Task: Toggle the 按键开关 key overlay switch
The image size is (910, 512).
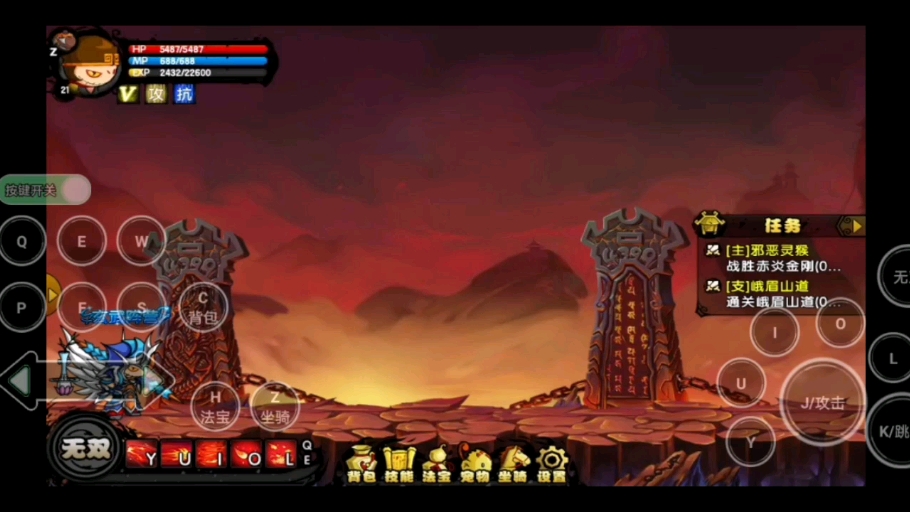Action: click(44, 190)
